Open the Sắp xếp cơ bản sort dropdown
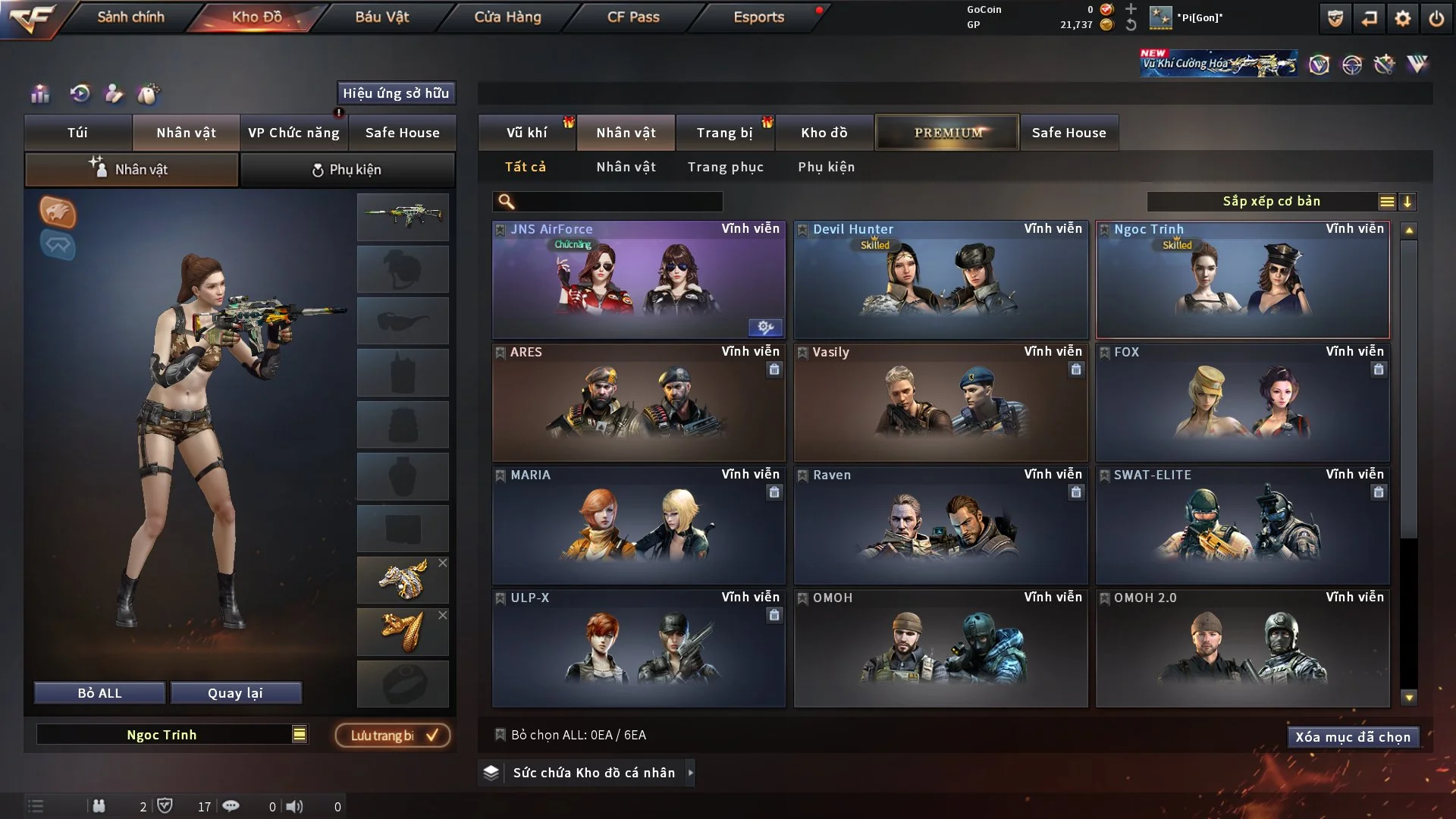 pyautogui.click(x=1271, y=202)
